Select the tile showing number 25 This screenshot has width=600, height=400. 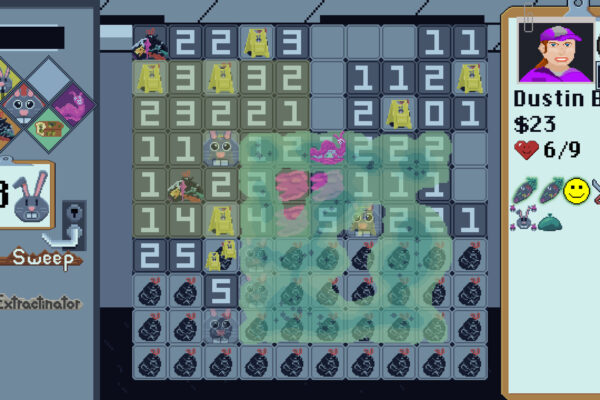click(168, 257)
